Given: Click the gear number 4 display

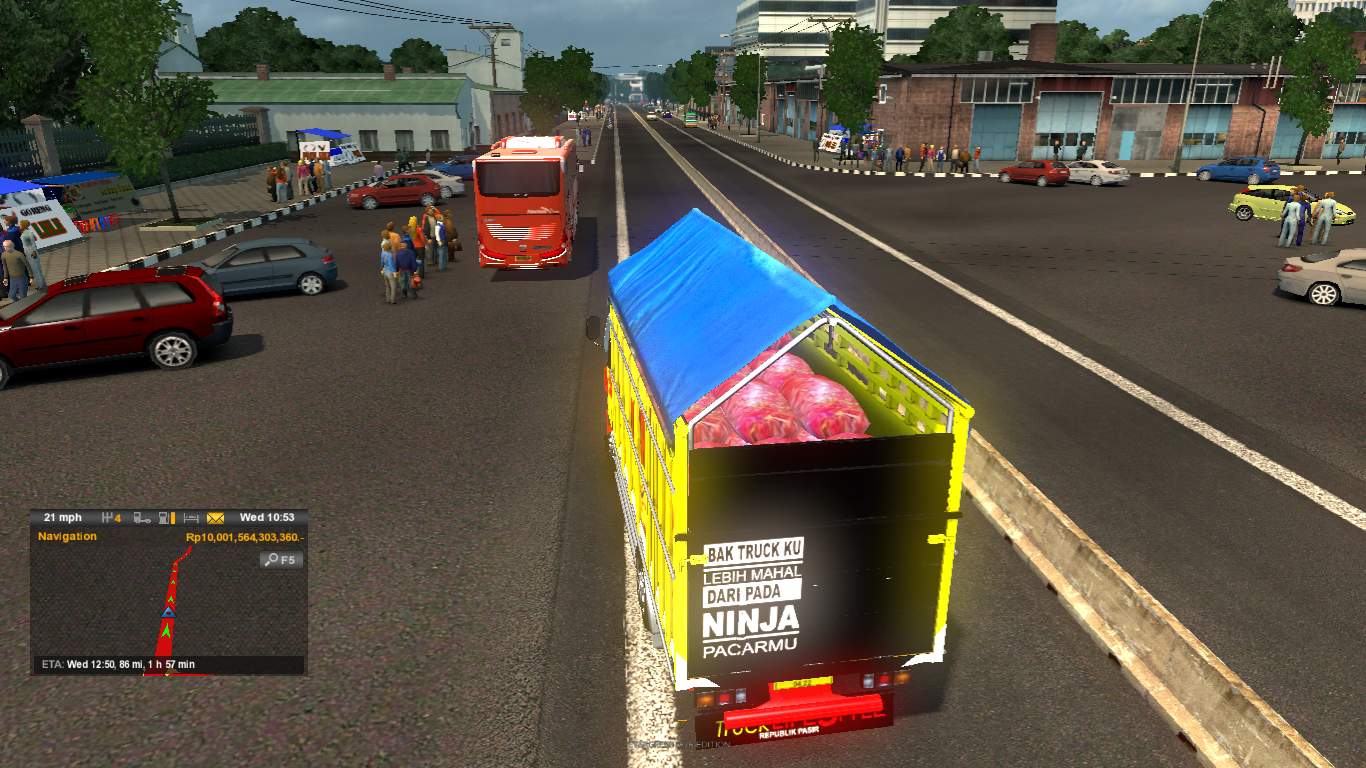Looking at the screenshot, I should pos(119,517).
